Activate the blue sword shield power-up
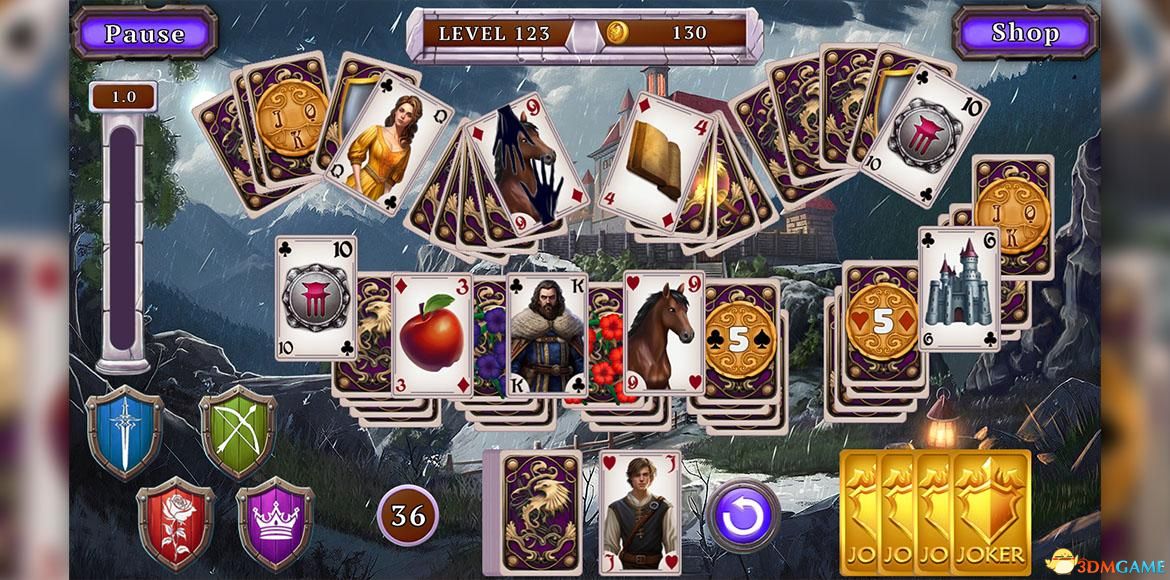Screen dimensions: 1170x580 point(125,434)
